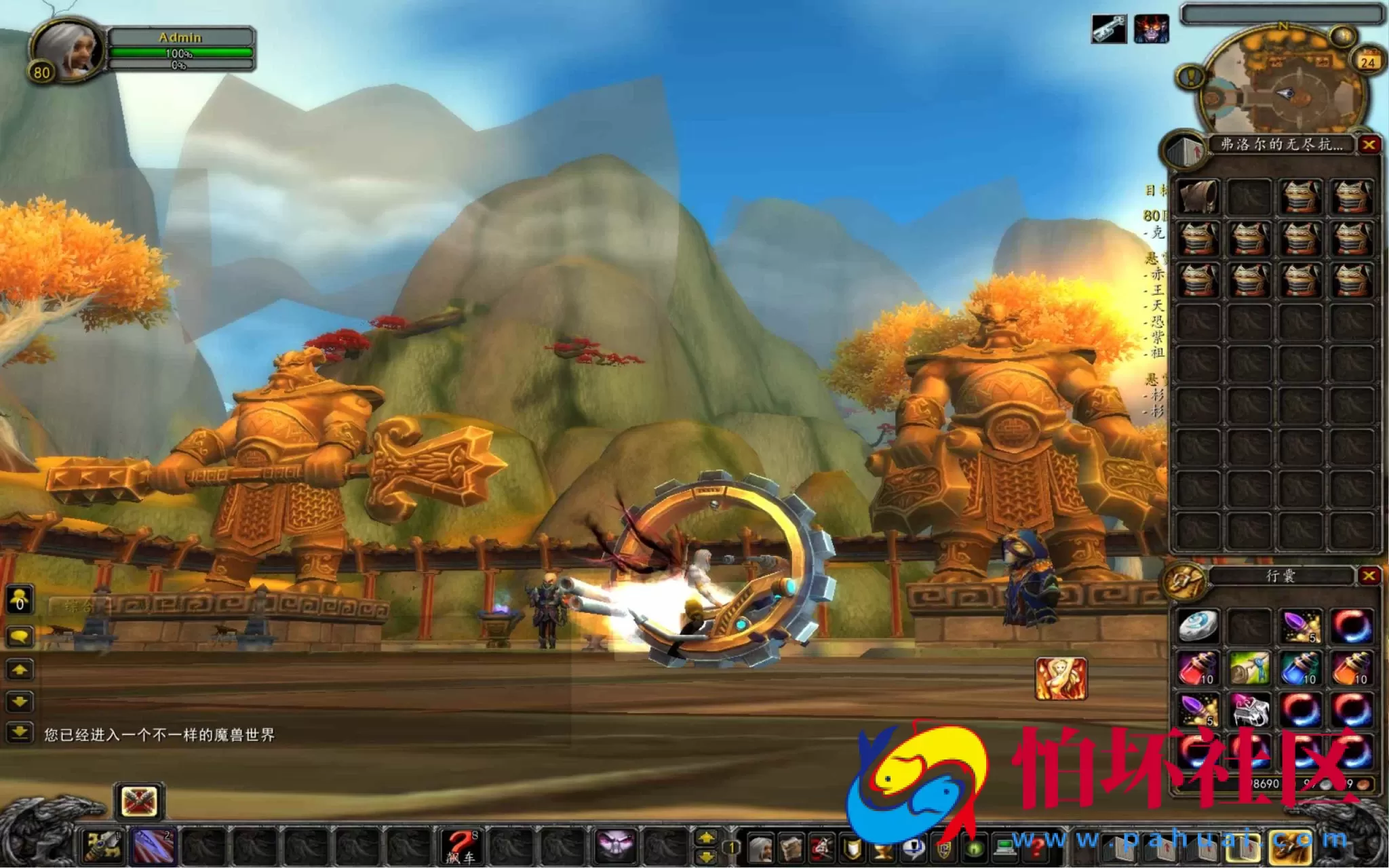
Task: Click the quest exclamation icon by the minimap
Action: pos(1191,76)
